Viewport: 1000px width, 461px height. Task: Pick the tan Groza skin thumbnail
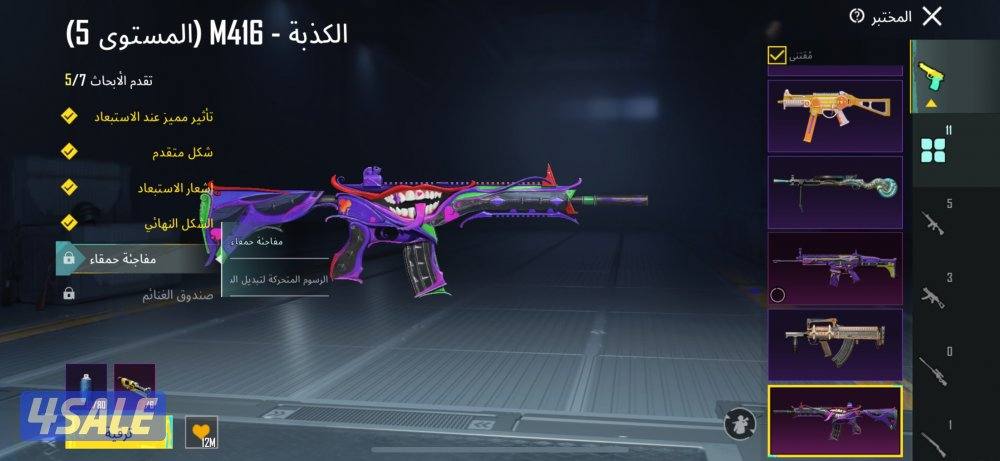(x=835, y=344)
